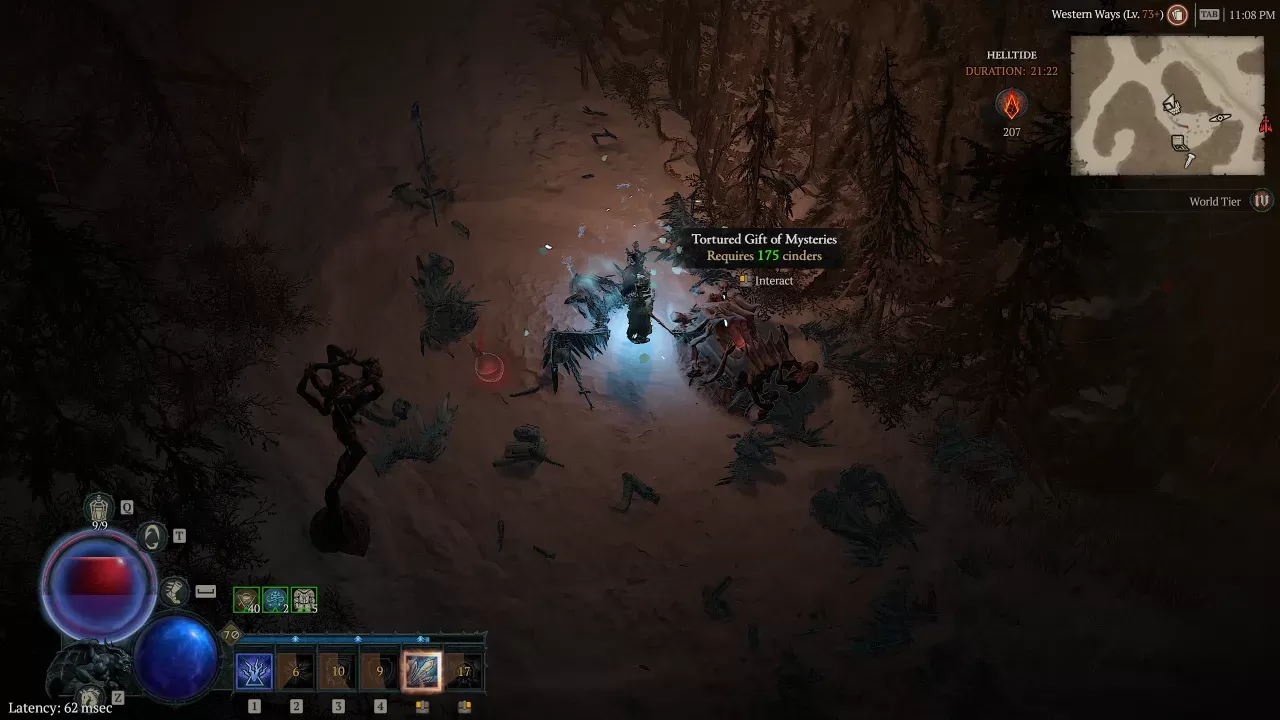1280x720 pixels.
Task: Click the chest armor pickup showing x5
Action: (303, 597)
